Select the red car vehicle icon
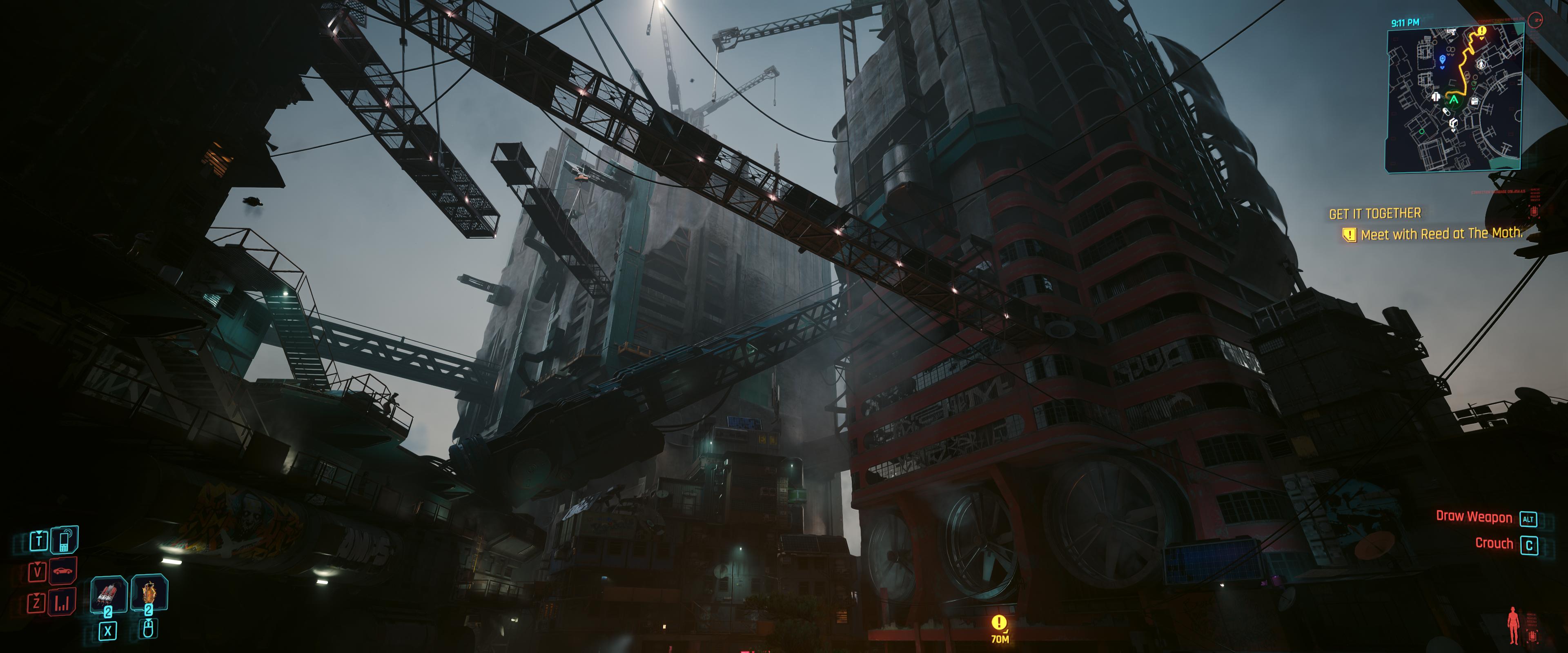 [63, 571]
